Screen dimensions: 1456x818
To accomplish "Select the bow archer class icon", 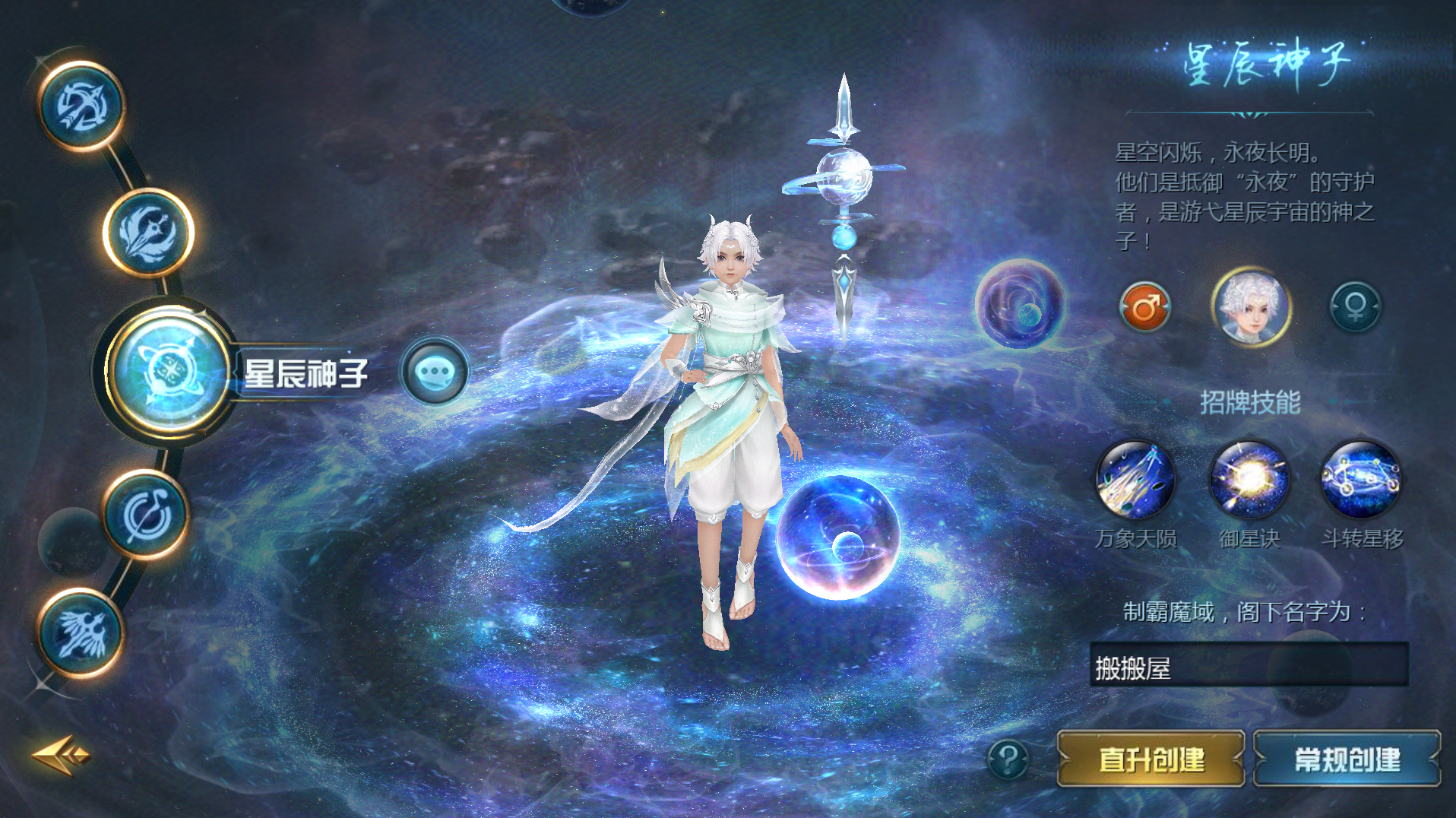I will tap(81, 106).
